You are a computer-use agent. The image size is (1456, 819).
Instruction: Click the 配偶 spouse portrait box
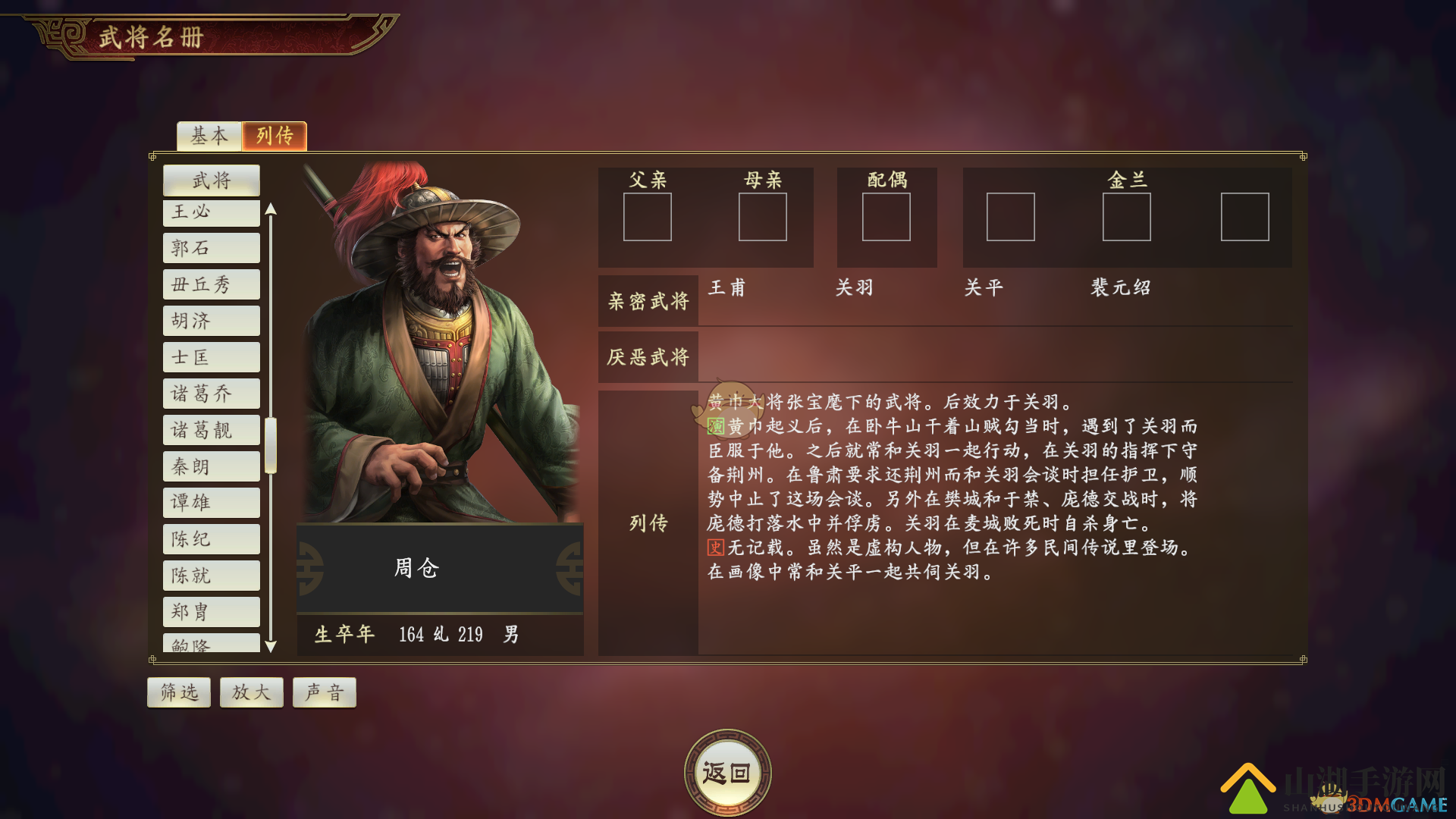[x=886, y=218]
